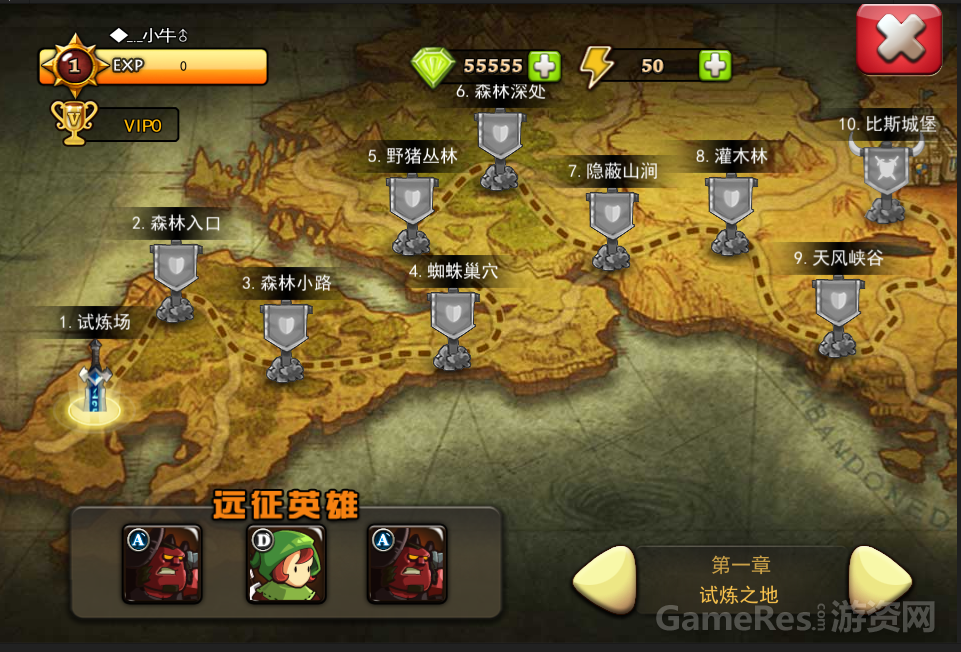Refill energy using the lightning plus button
Image resolution: width=961 pixels, height=652 pixels.
point(714,66)
